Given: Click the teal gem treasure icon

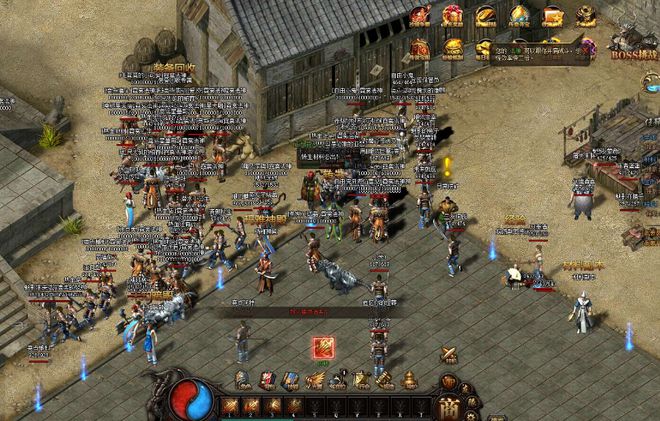Looking at the screenshot, I should (519, 16).
